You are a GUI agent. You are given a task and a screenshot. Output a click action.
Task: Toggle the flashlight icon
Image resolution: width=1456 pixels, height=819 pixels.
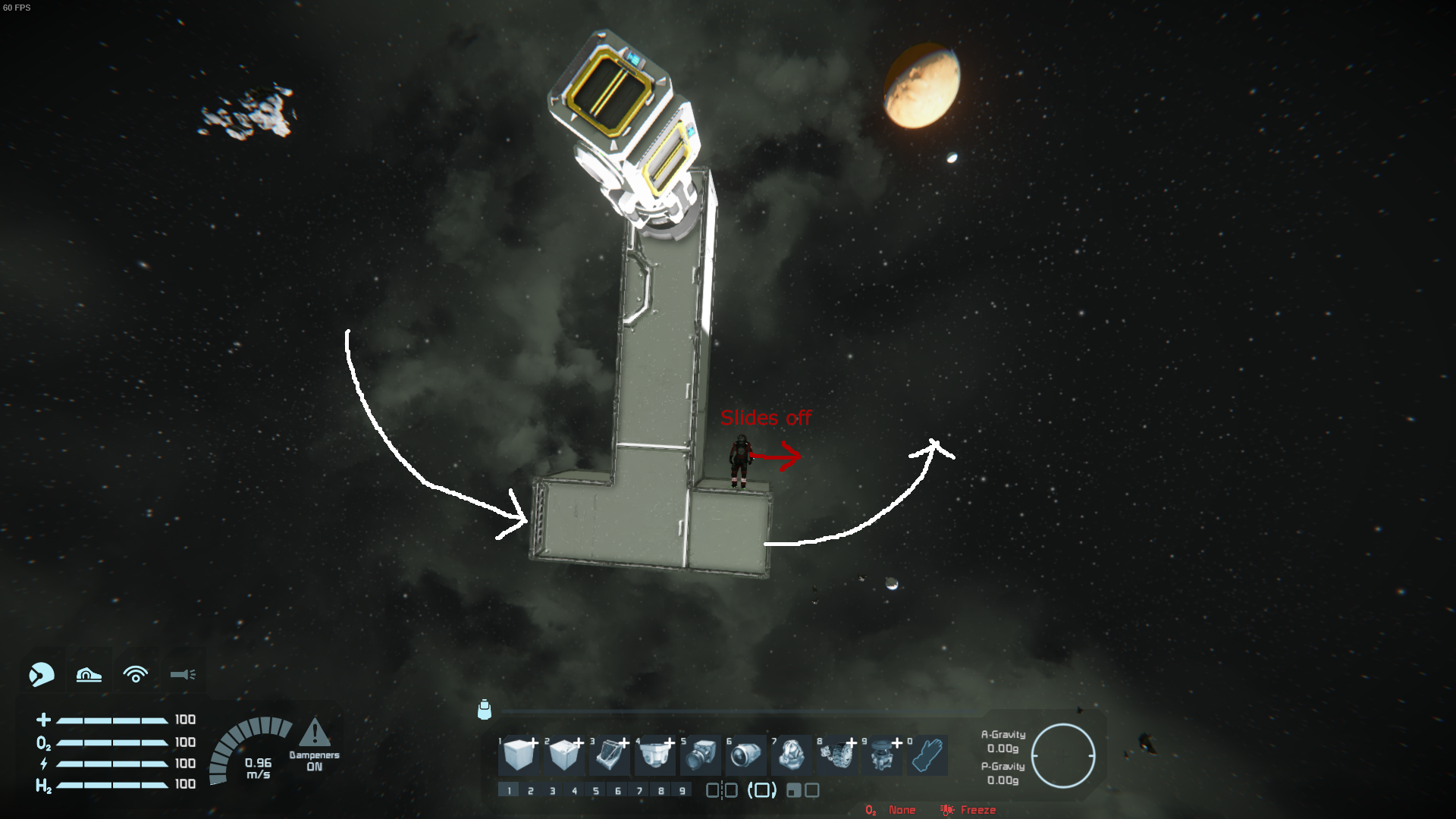tap(183, 674)
